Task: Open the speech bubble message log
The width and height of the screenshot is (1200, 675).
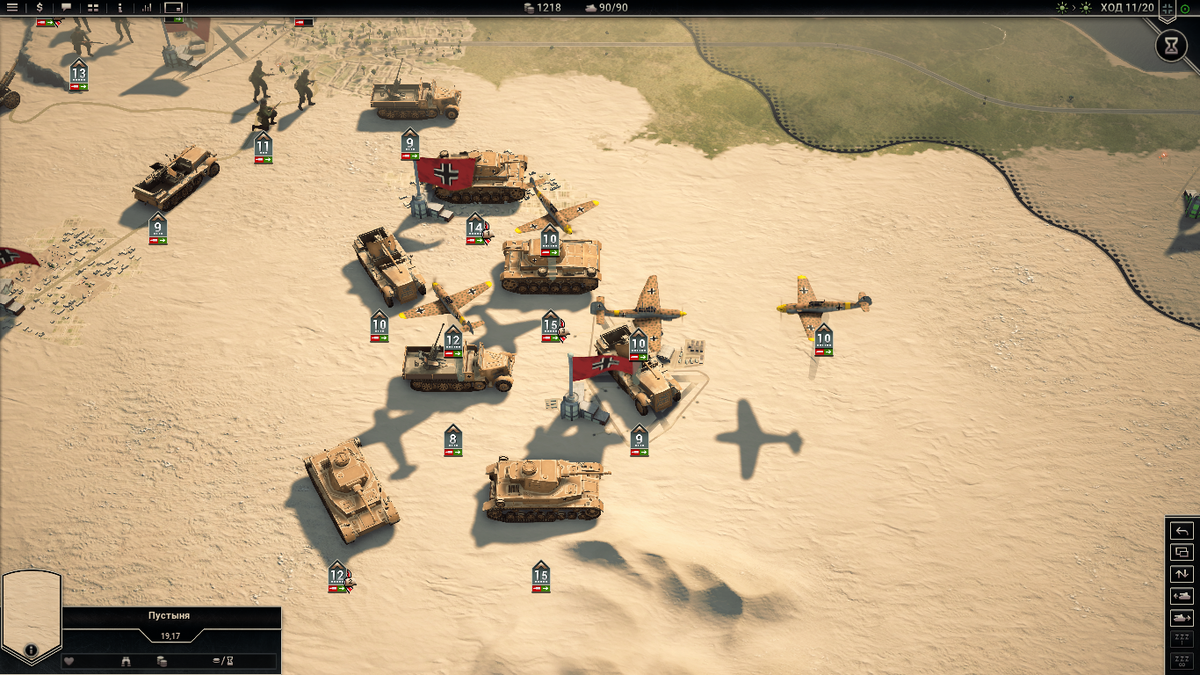Action: click(66, 7)
